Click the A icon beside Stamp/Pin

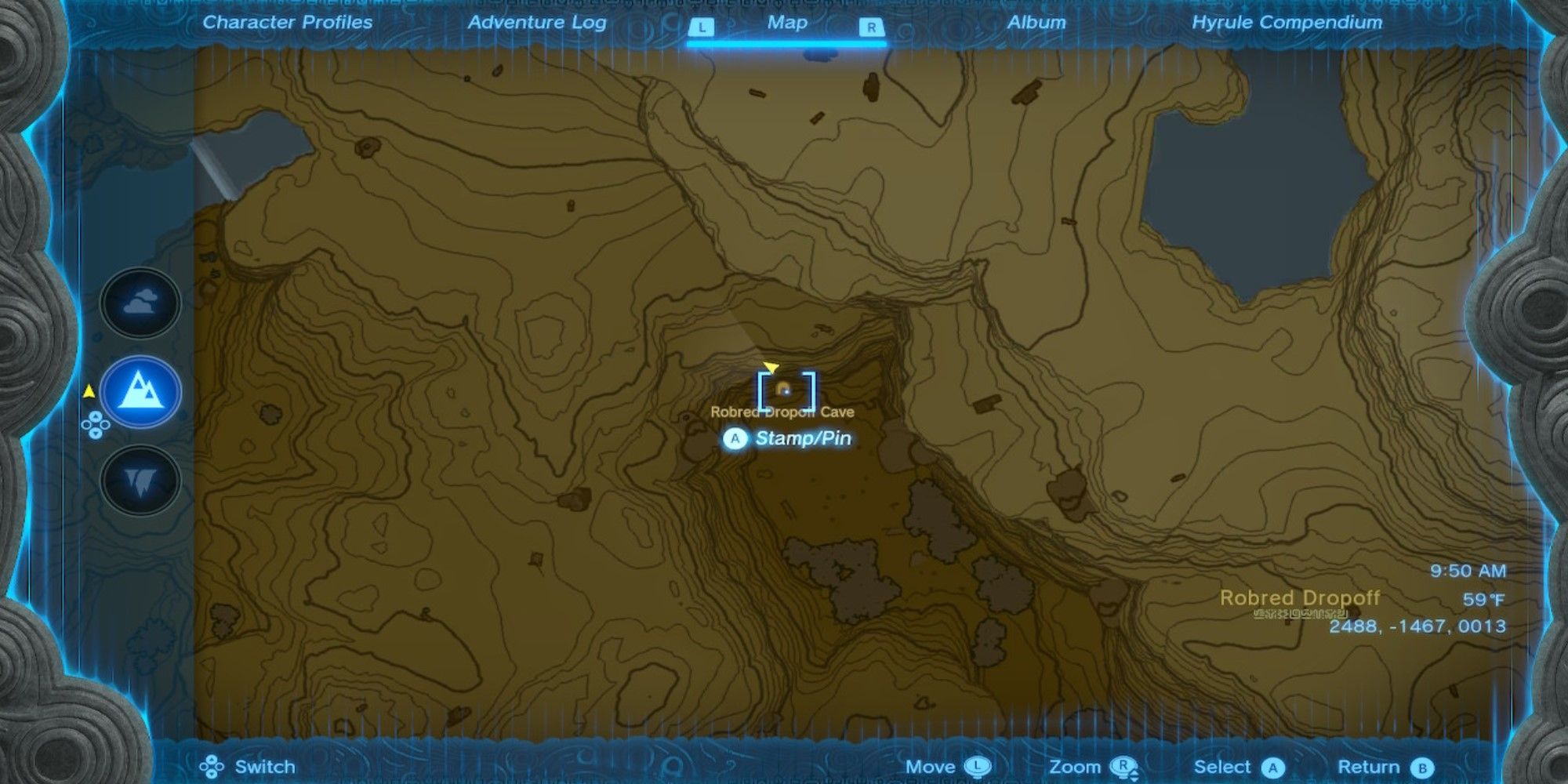click(735, 440)
